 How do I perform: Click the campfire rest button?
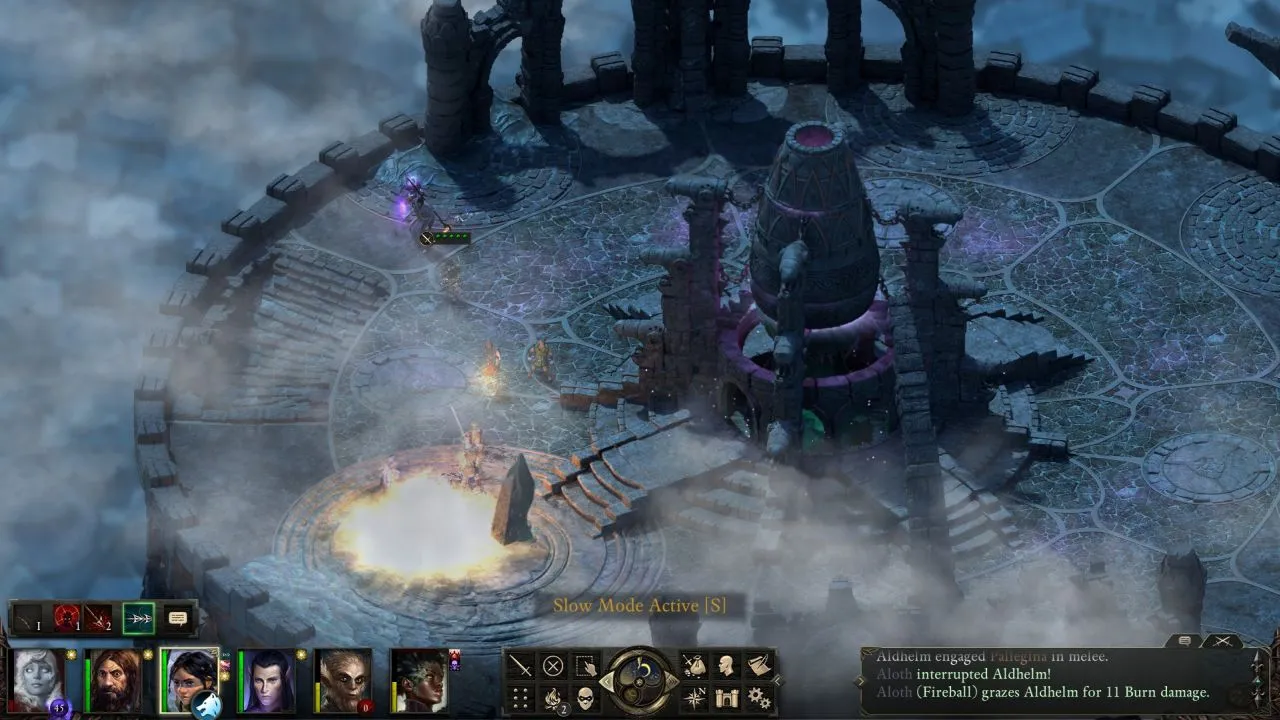(x=553, y=697)
